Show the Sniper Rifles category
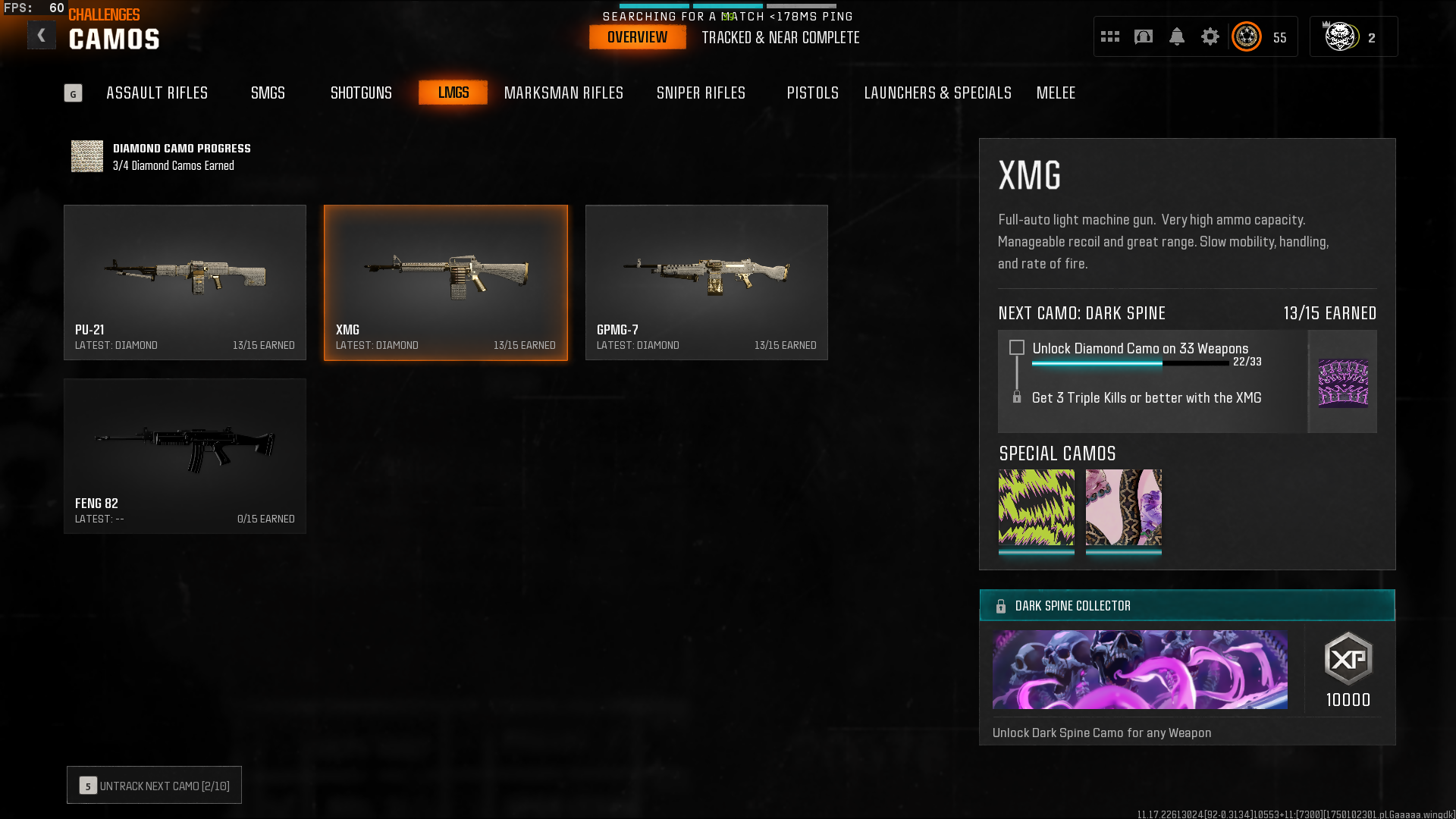Image resolution: width=1456 pixels, height=819 pixels. click(x=701, y=93)
